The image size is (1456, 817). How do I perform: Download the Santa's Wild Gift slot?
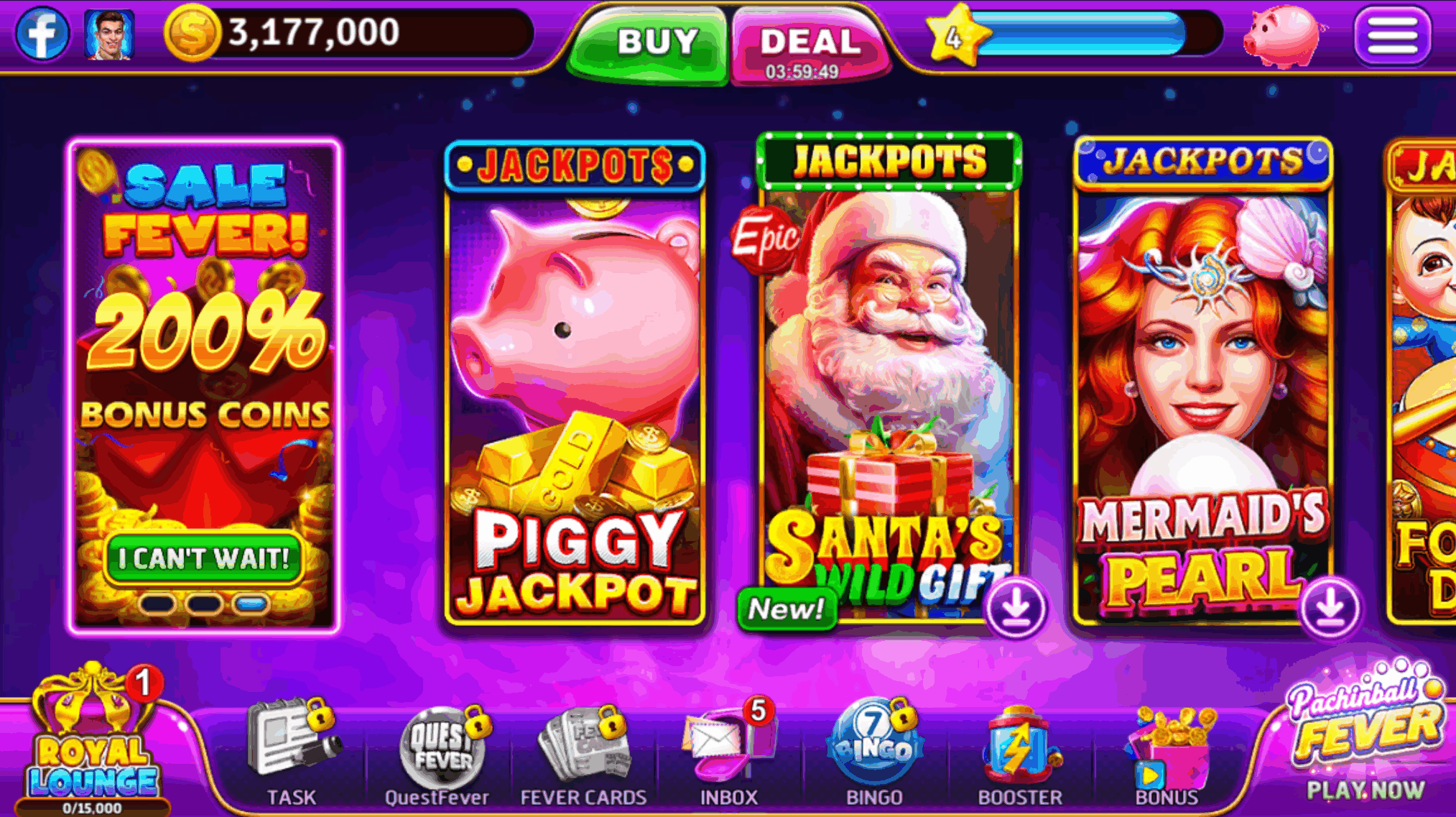tap(1016, 606)
